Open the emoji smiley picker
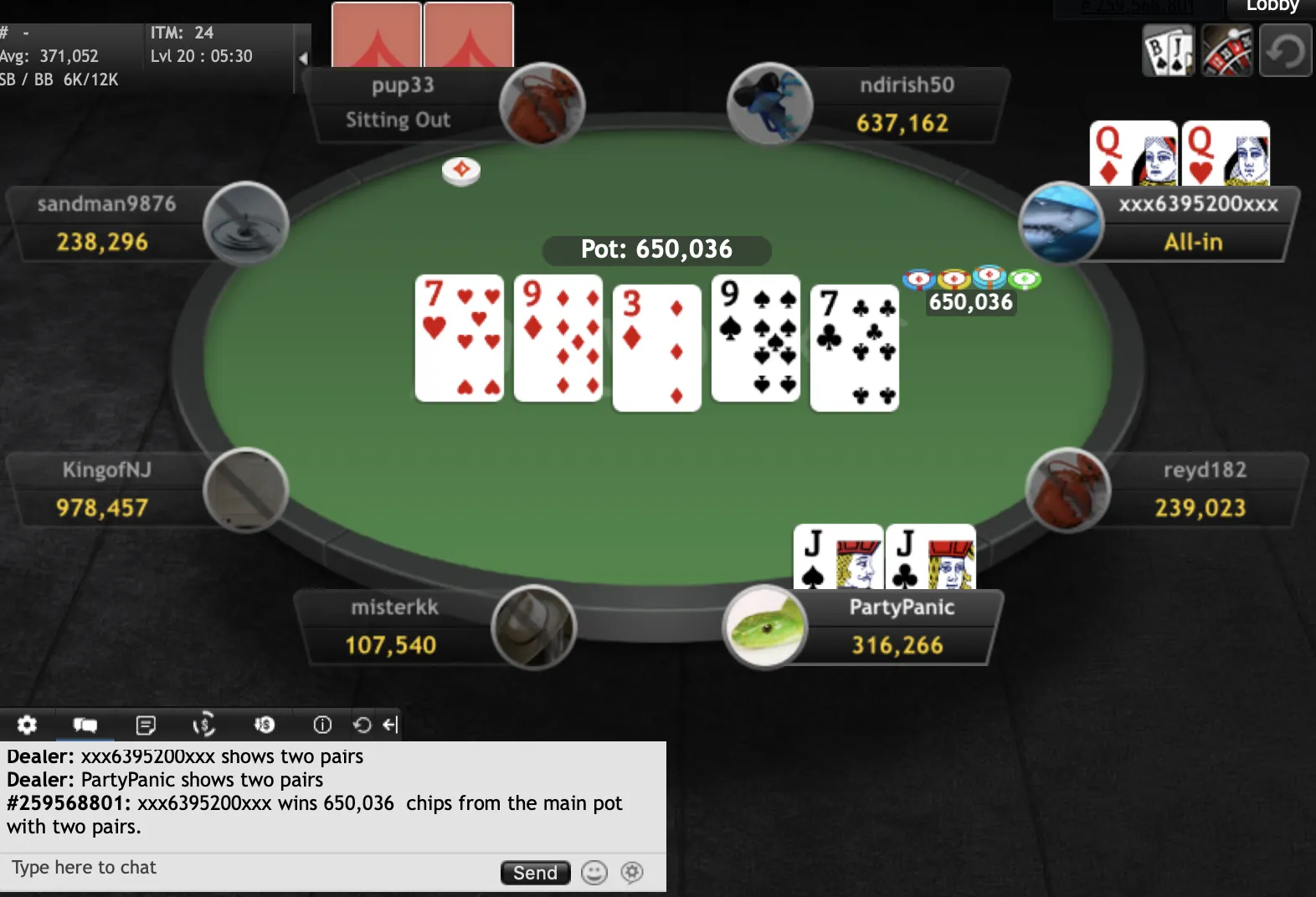 [x=594, y=873]
